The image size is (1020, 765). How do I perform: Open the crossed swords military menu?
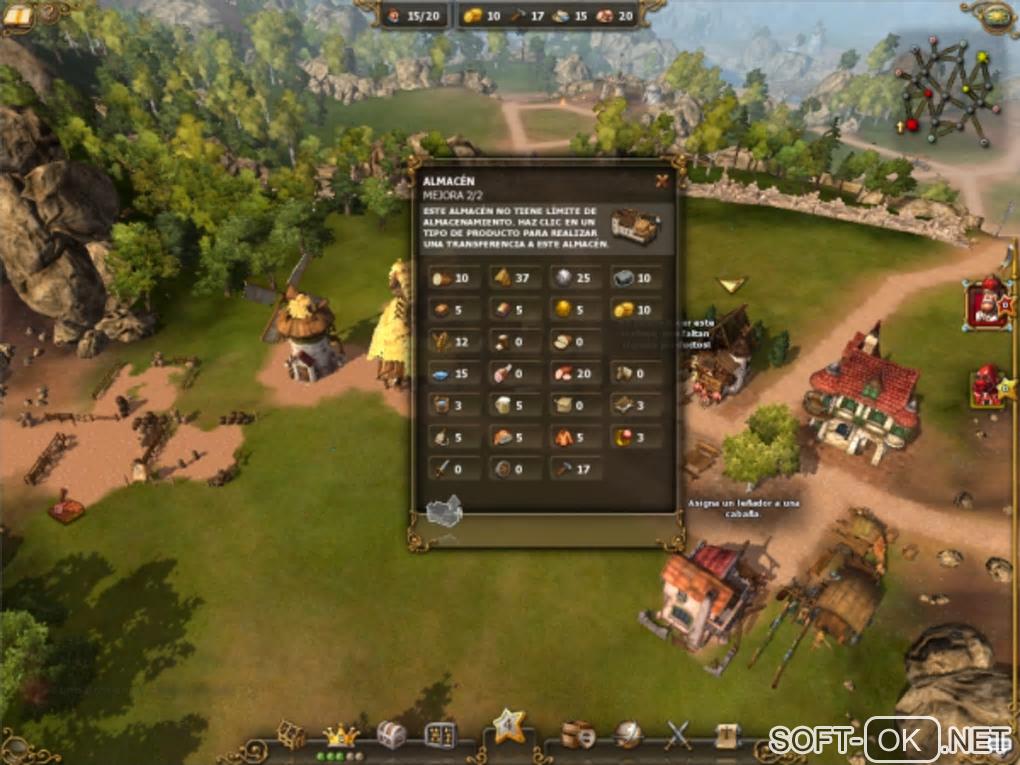679,735
